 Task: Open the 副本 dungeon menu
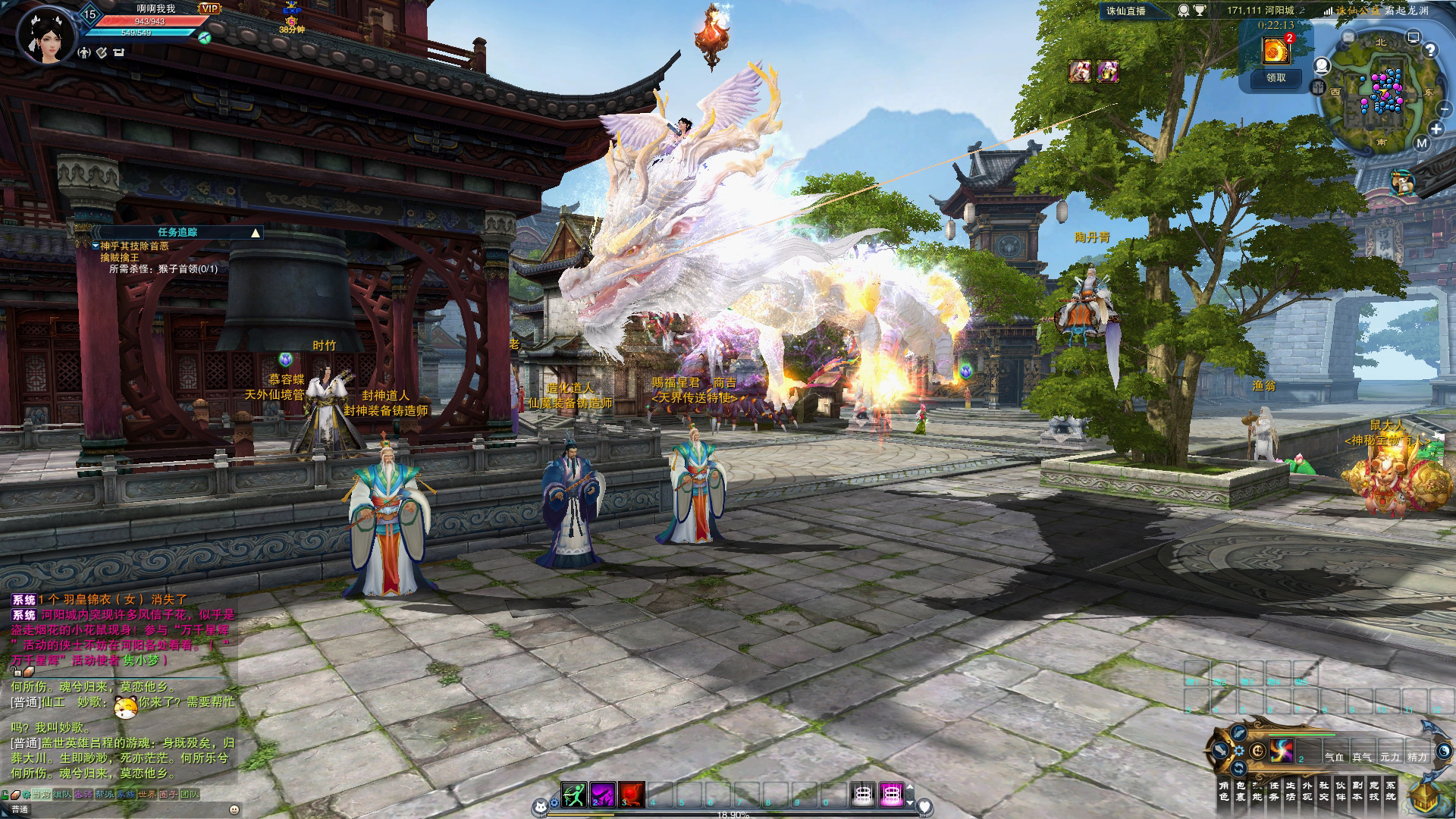[x=1357, y=791]
